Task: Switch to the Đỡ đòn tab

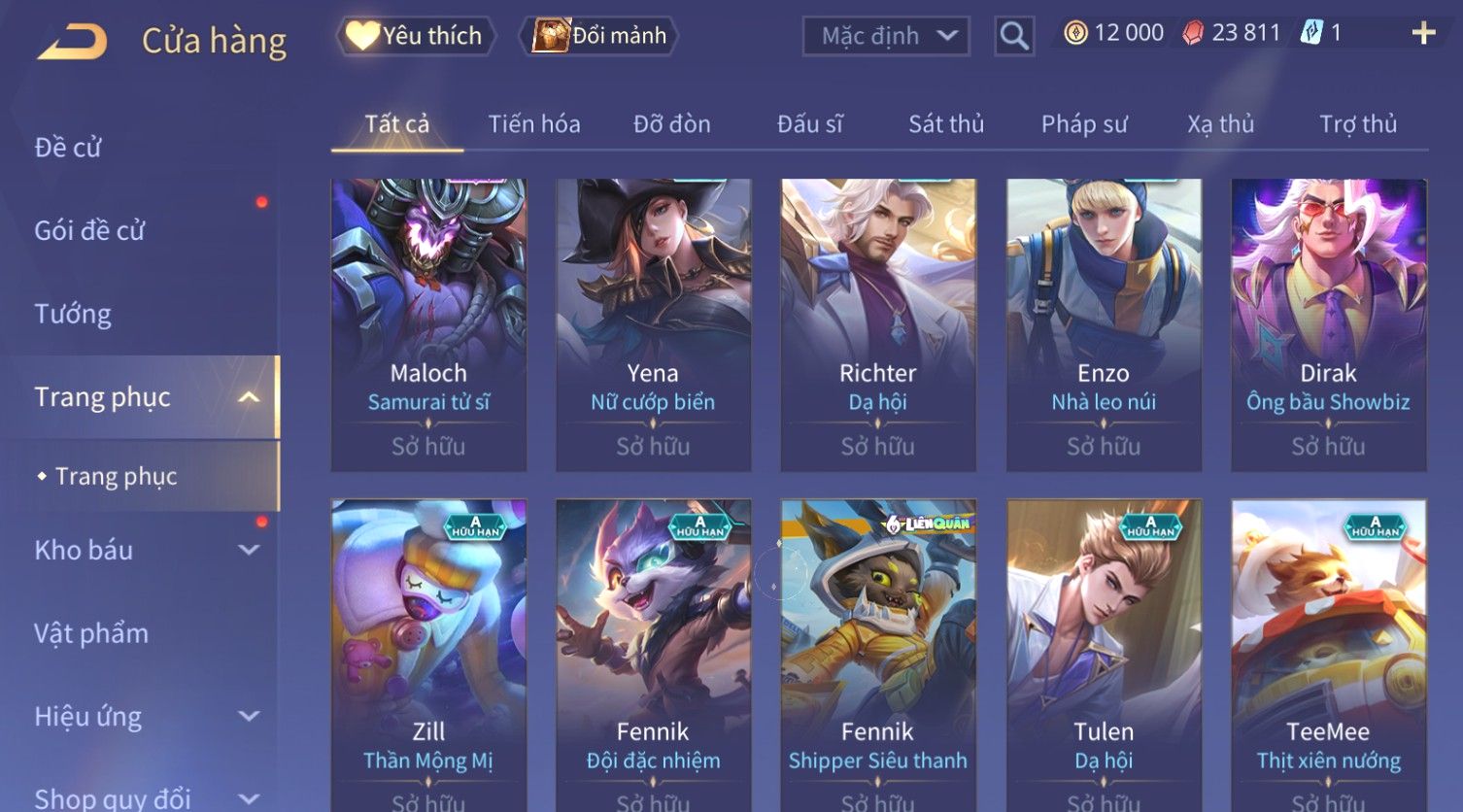Action: click(671, 124)
